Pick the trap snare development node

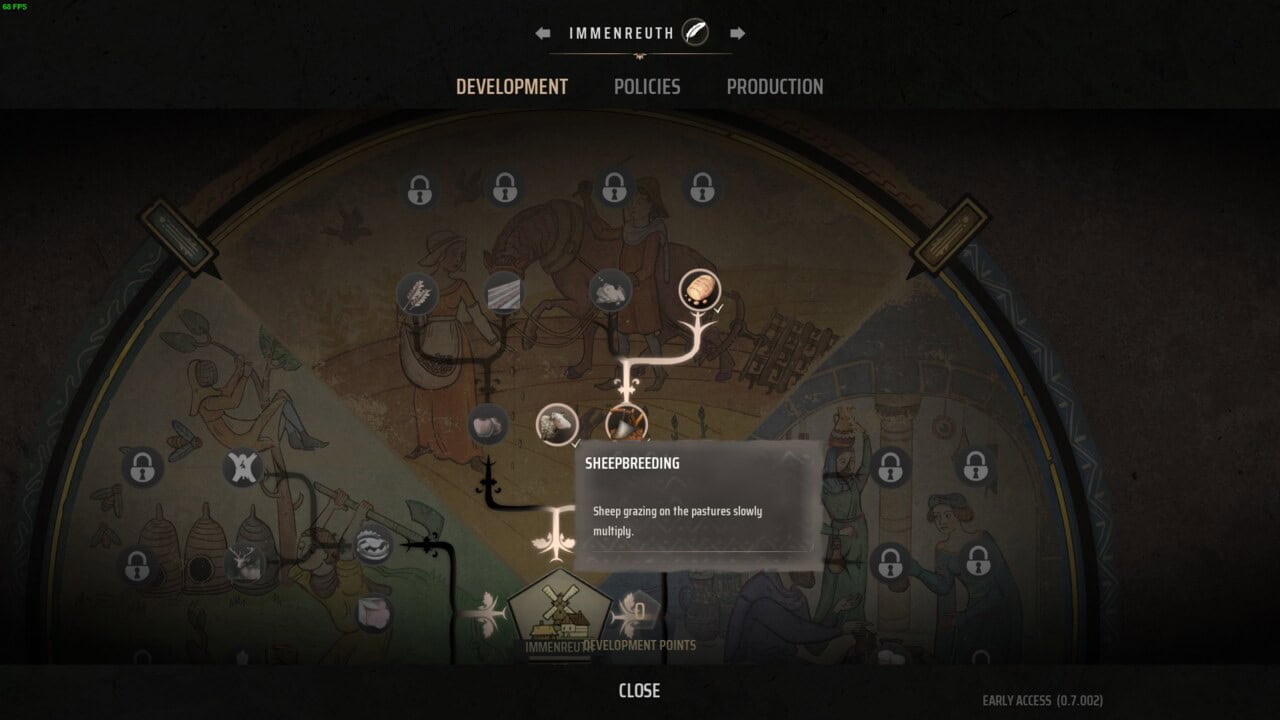(x=374, y=546)
